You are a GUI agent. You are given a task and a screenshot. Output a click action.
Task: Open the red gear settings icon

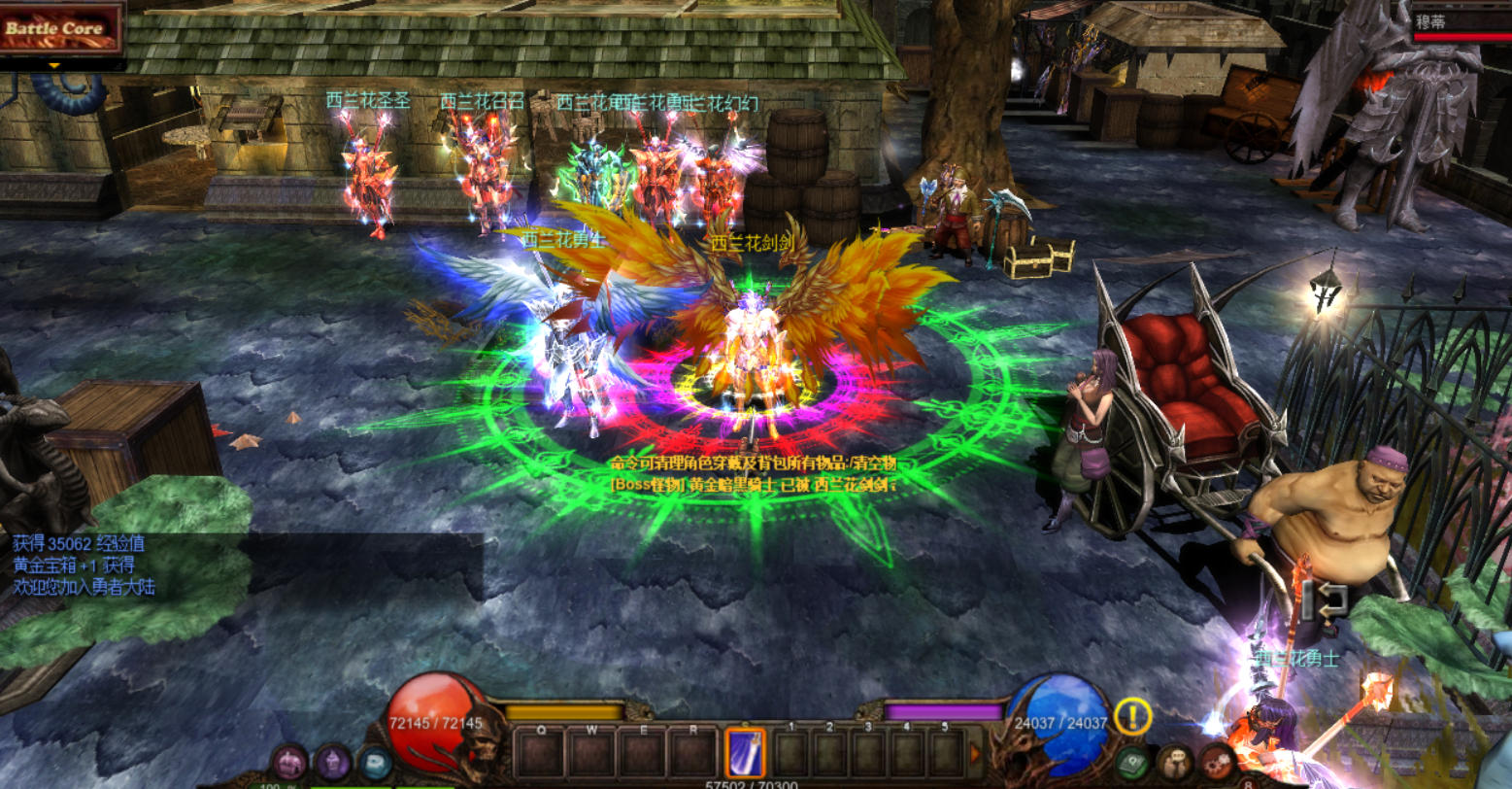click(1217, 762)
